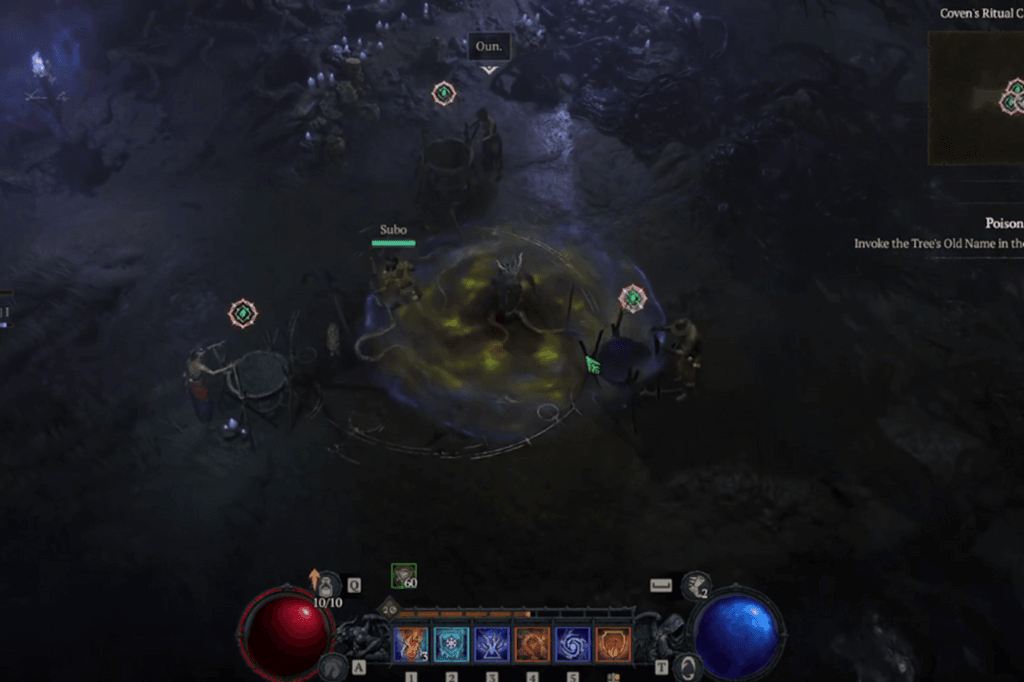
Task: Cast the blue vortex skill
Action: tap(573, 644)
